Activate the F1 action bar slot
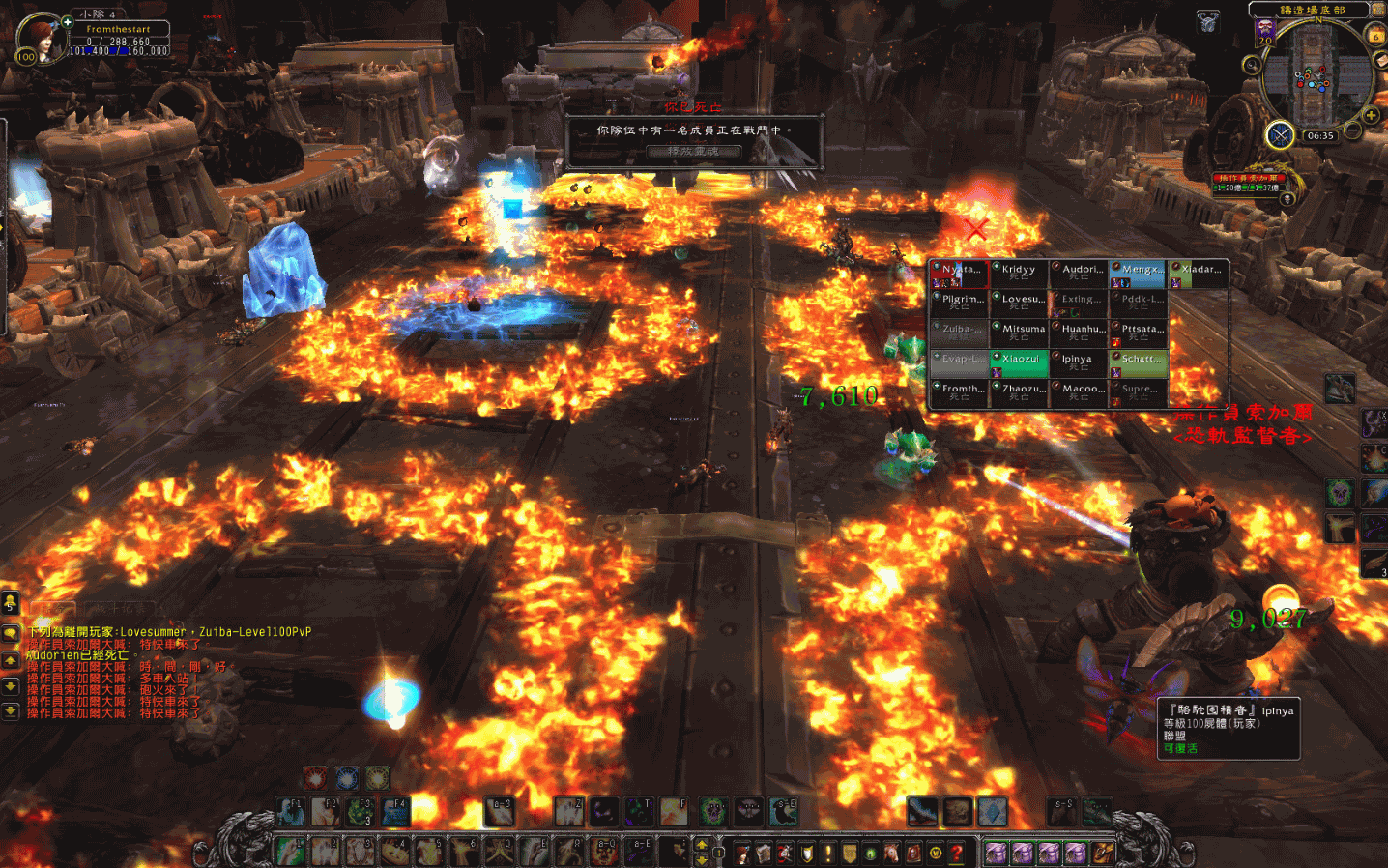The image size is (1388, 868). pos(290,811)
